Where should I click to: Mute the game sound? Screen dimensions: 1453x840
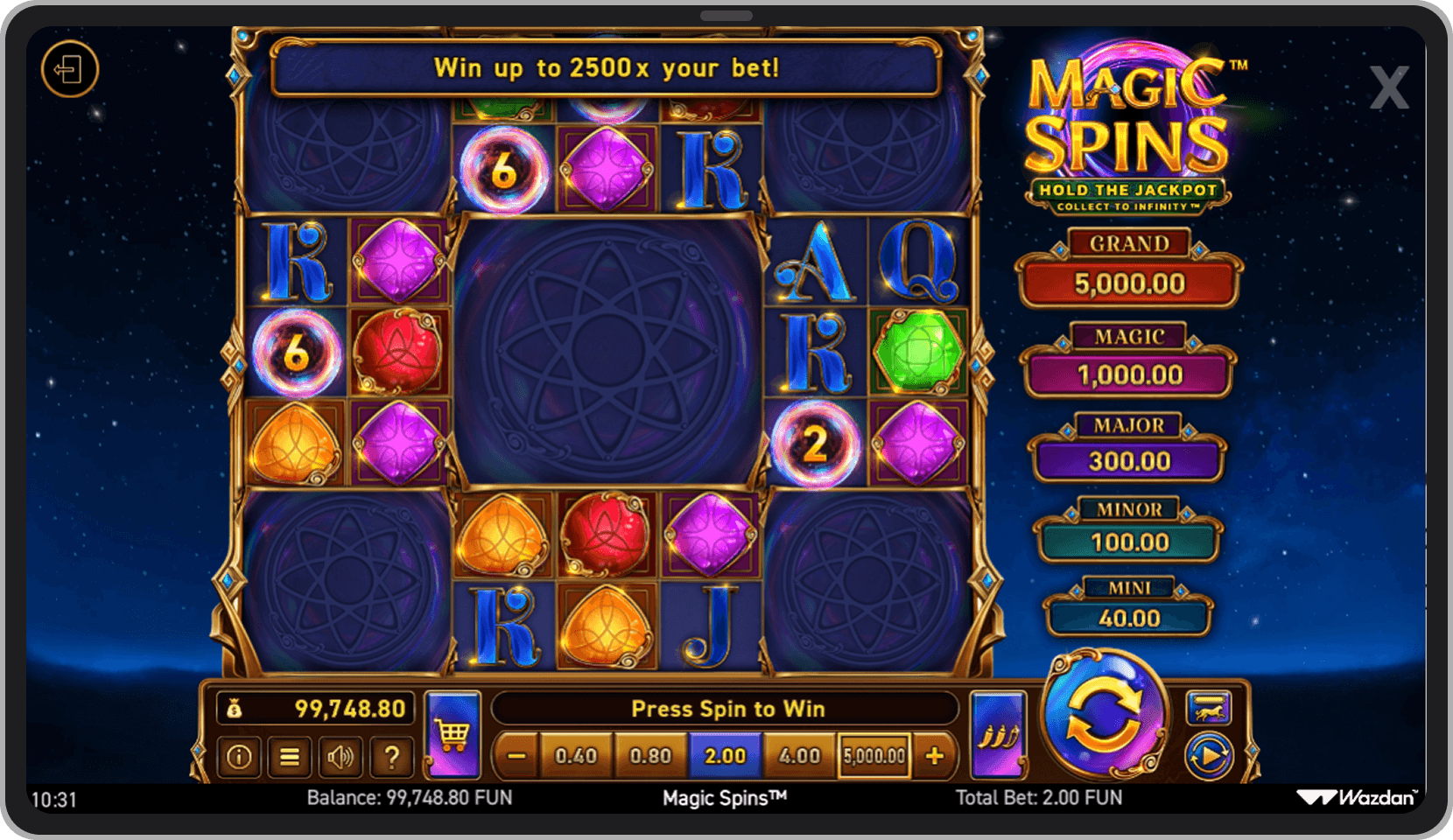340,758
